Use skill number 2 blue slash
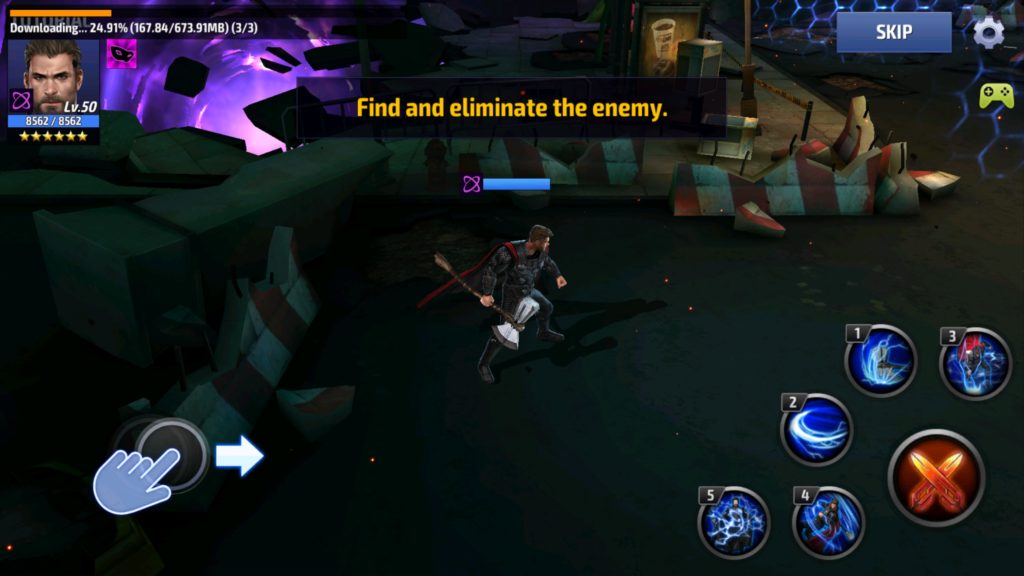The height and width of the screenshot is (576, 1024). pos(817,430)
